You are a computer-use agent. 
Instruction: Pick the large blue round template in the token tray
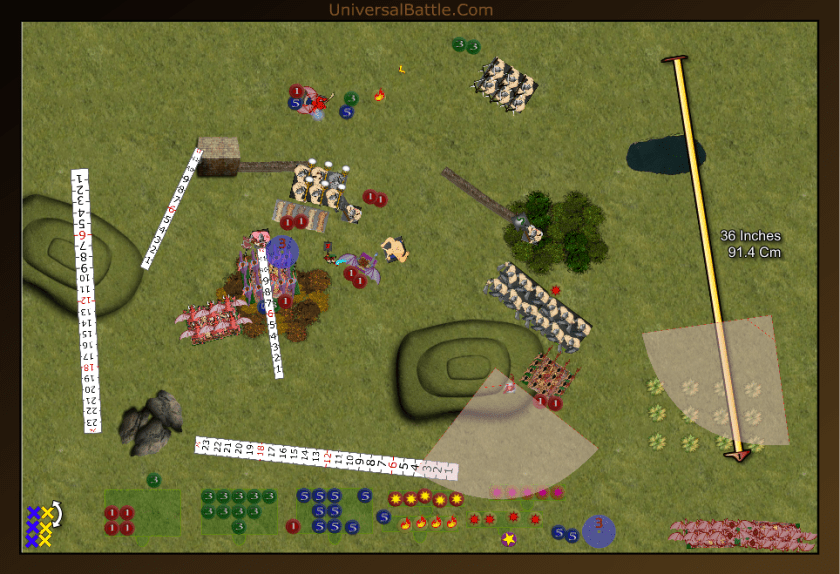[x=598, y=530]
